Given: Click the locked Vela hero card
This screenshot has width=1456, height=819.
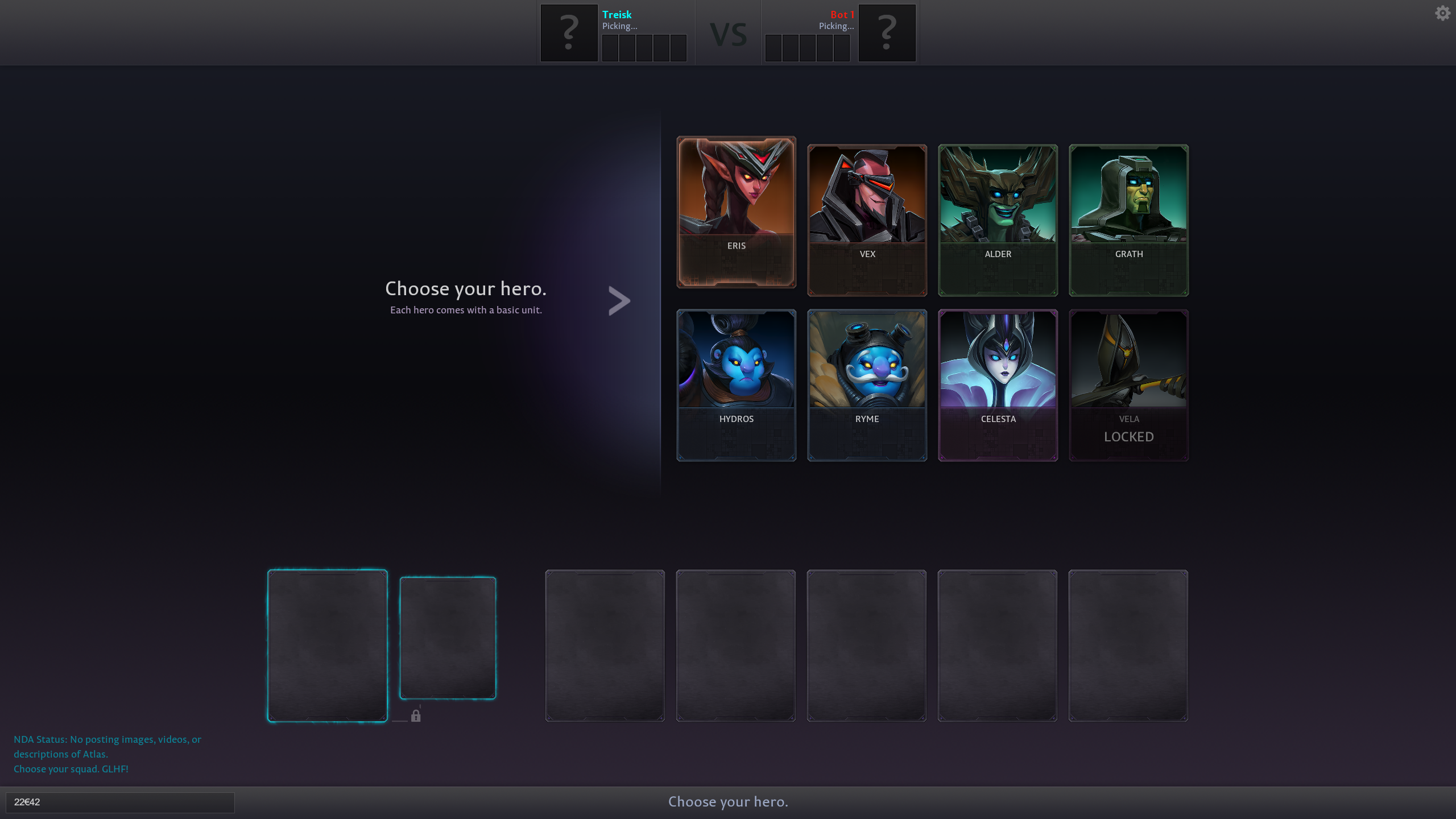Looking at the screenshot, I should click(1128, 385).
